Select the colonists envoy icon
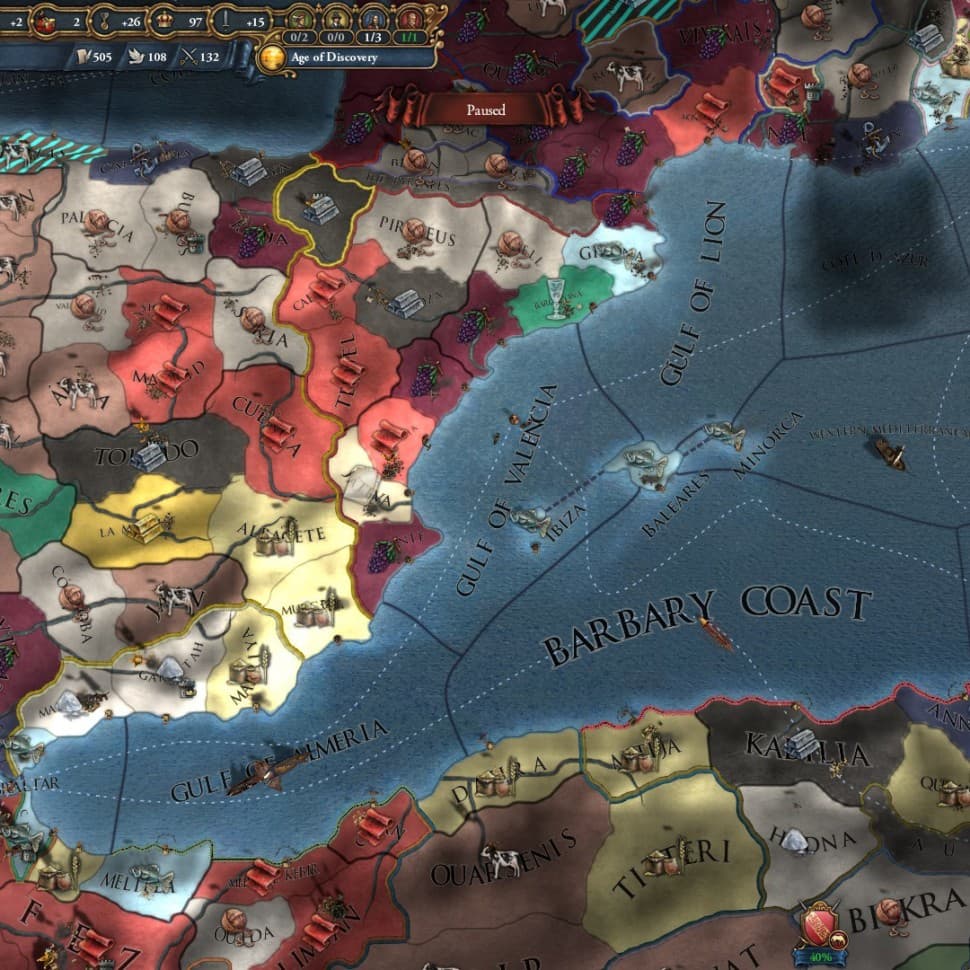This screenshot has height=970, width=970. click(335, 19)
